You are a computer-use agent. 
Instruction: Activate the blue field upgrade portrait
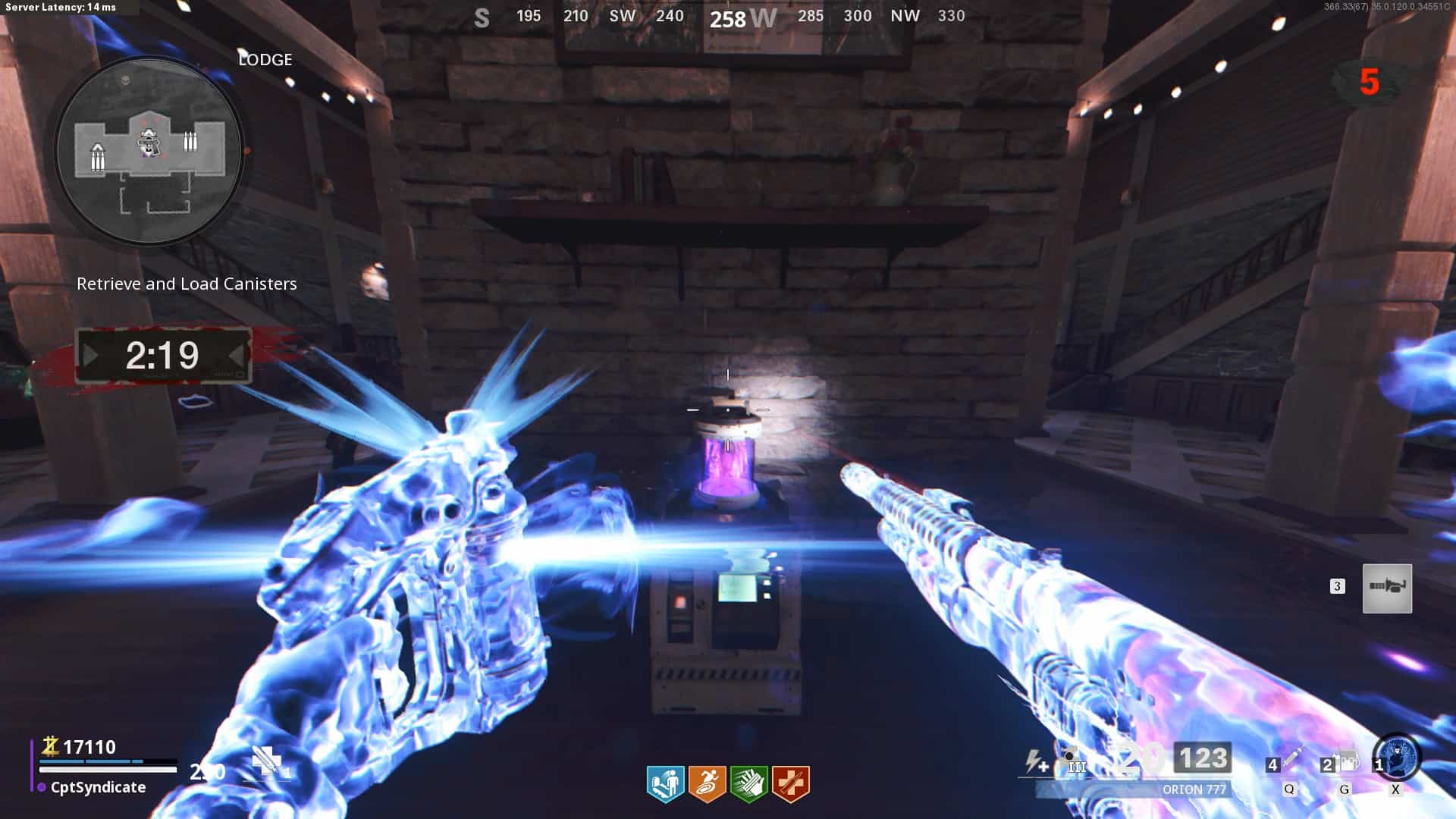coord(1397,758)
